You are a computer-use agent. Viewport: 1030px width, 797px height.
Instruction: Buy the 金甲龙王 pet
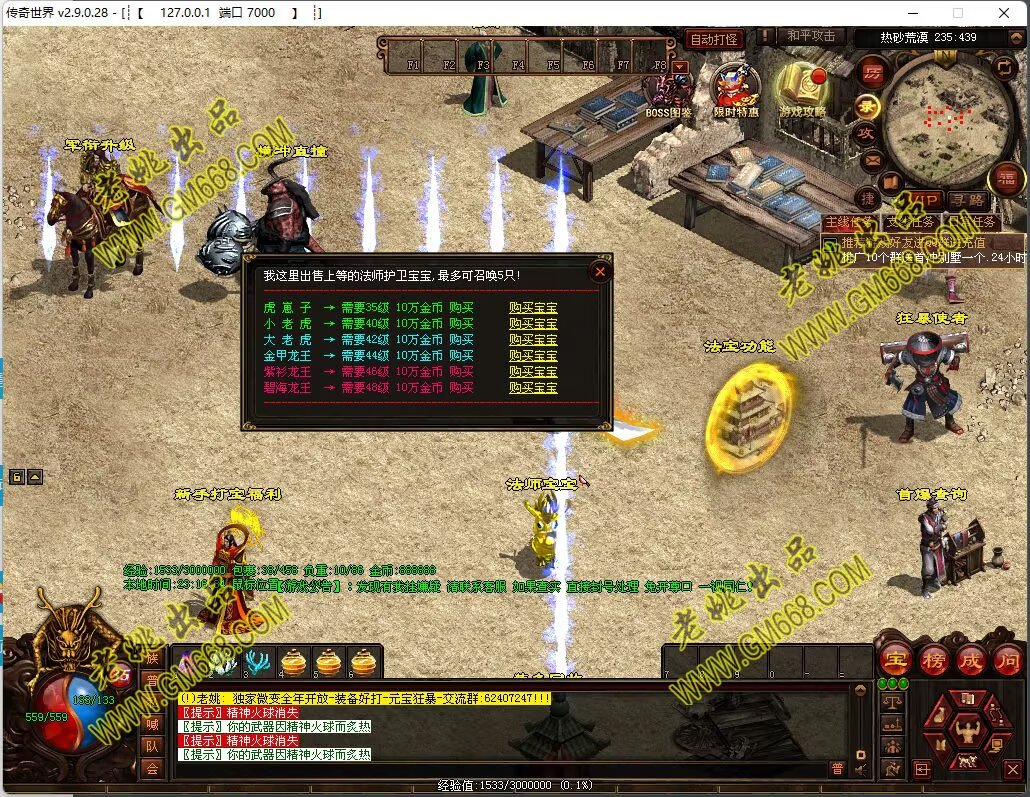(533, 356)
